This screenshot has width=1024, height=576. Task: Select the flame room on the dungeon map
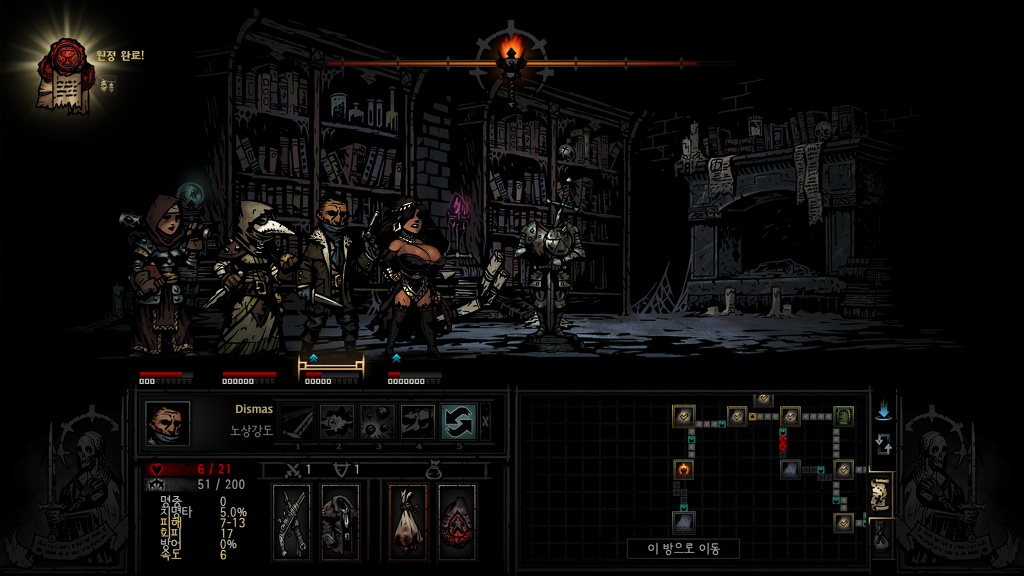pyautogui.click(x=684, y=468)
